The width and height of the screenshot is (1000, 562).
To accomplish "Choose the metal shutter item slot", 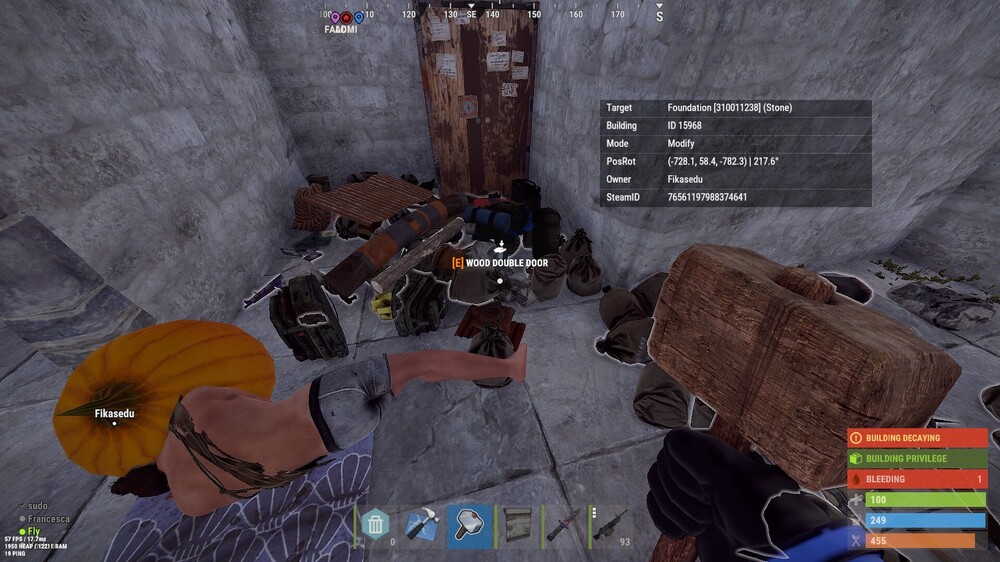I will click(x=515, y=524).
